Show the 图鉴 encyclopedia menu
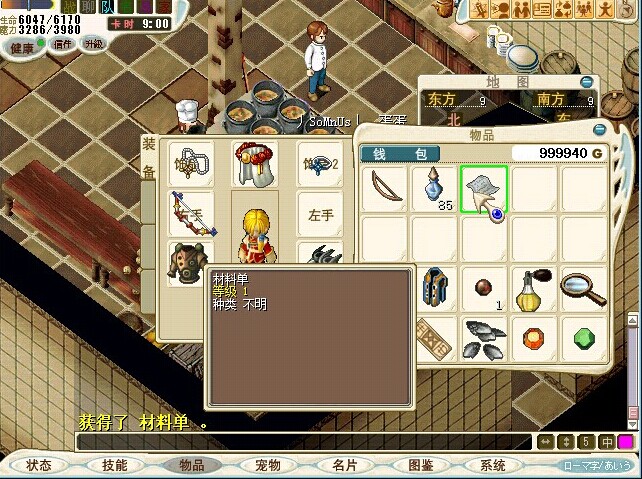Screen dimensions: 642x479 (420, 465)
